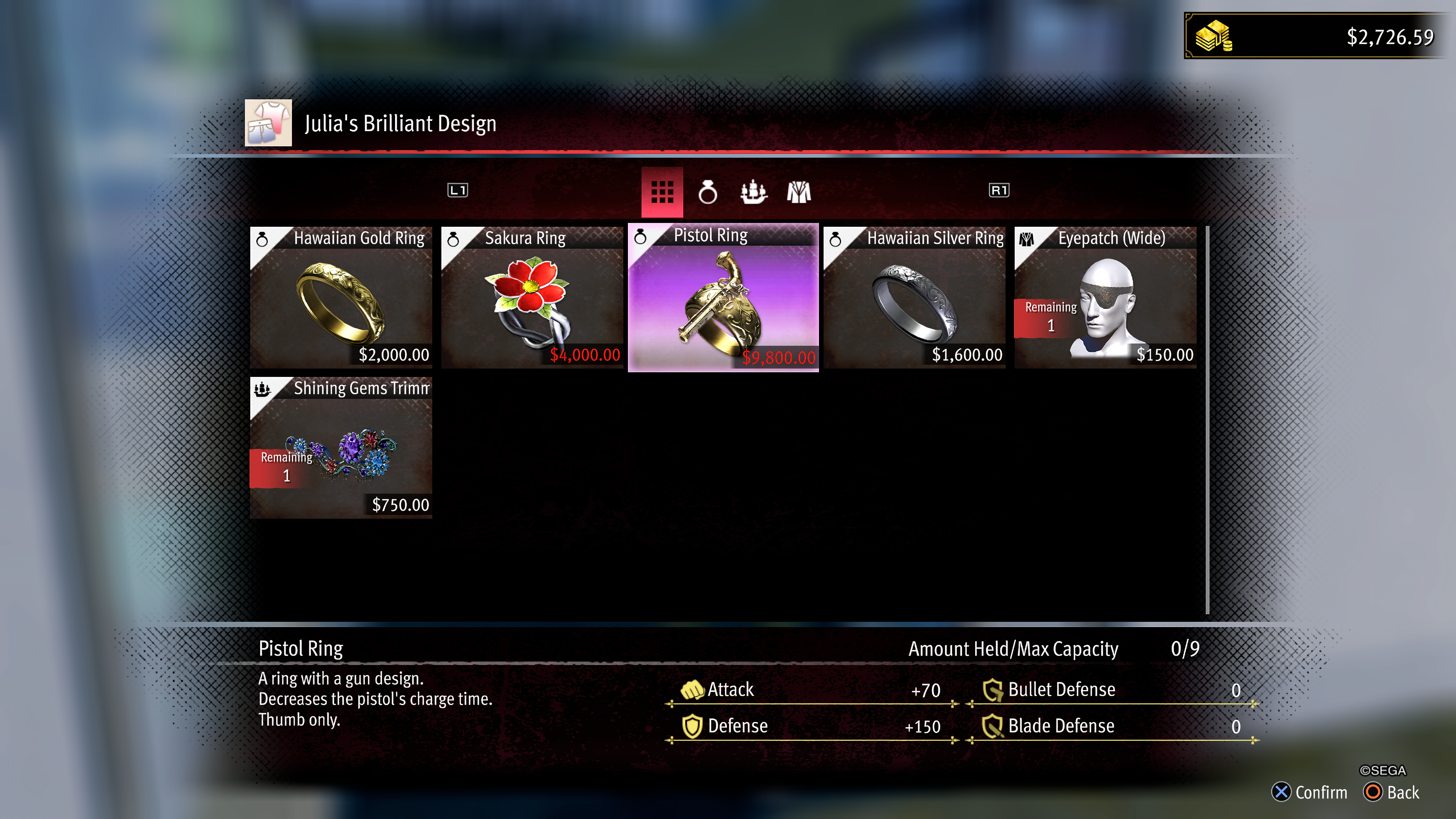Select the Eyepatch (Wide) outfit item

pos(1105,298)
